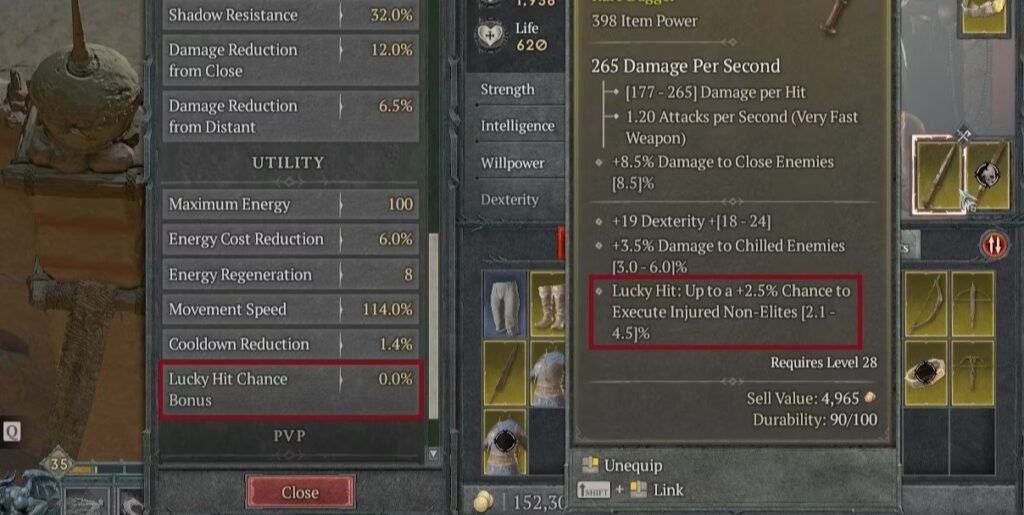Click the Shadow Resistance stat row
The image size is (1024, 515).
(x=290, y=15)
